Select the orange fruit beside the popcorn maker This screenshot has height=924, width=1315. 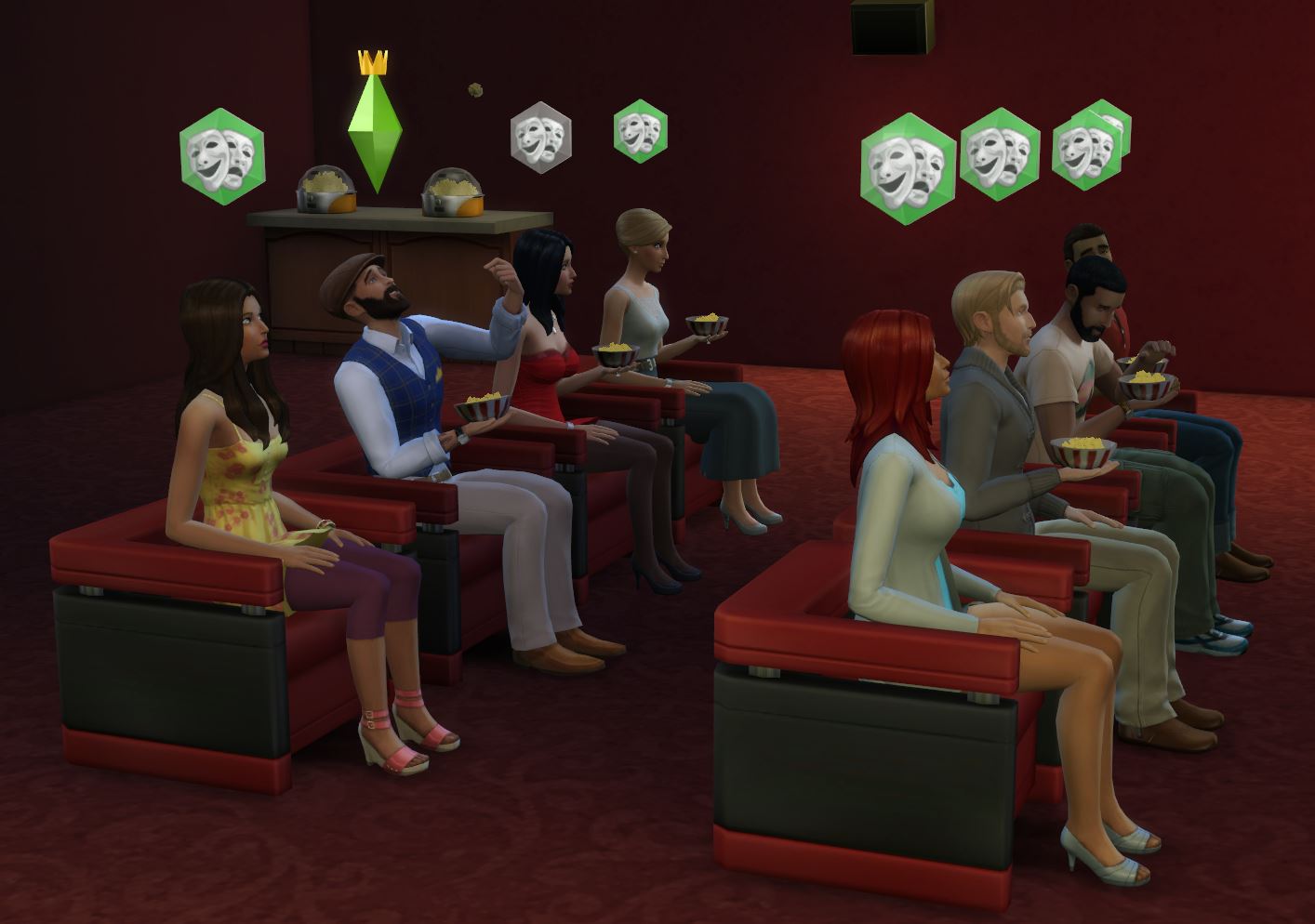coord(470,206)
